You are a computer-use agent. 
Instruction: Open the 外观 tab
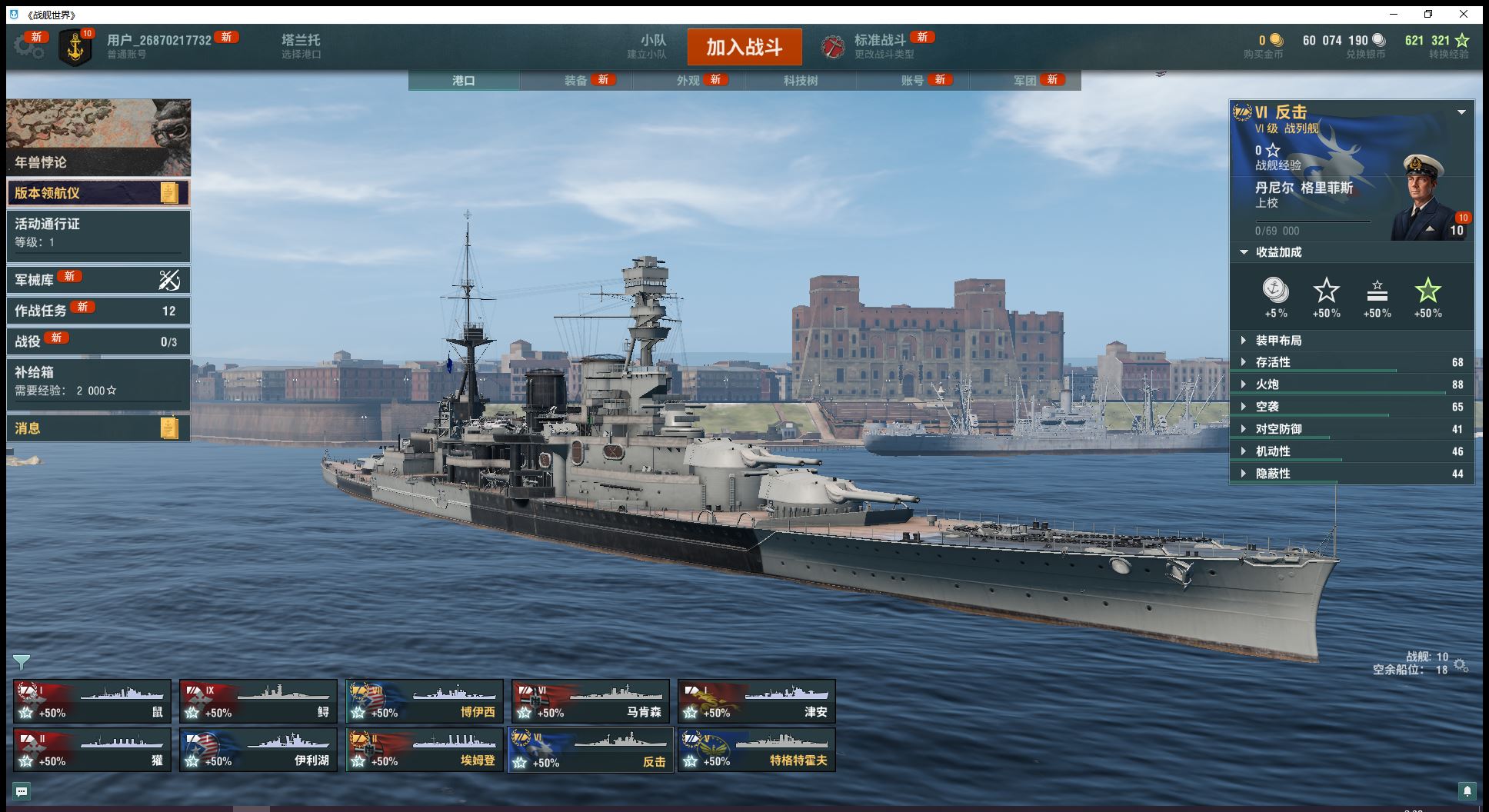pyautogui.click(x=688, y=81)
